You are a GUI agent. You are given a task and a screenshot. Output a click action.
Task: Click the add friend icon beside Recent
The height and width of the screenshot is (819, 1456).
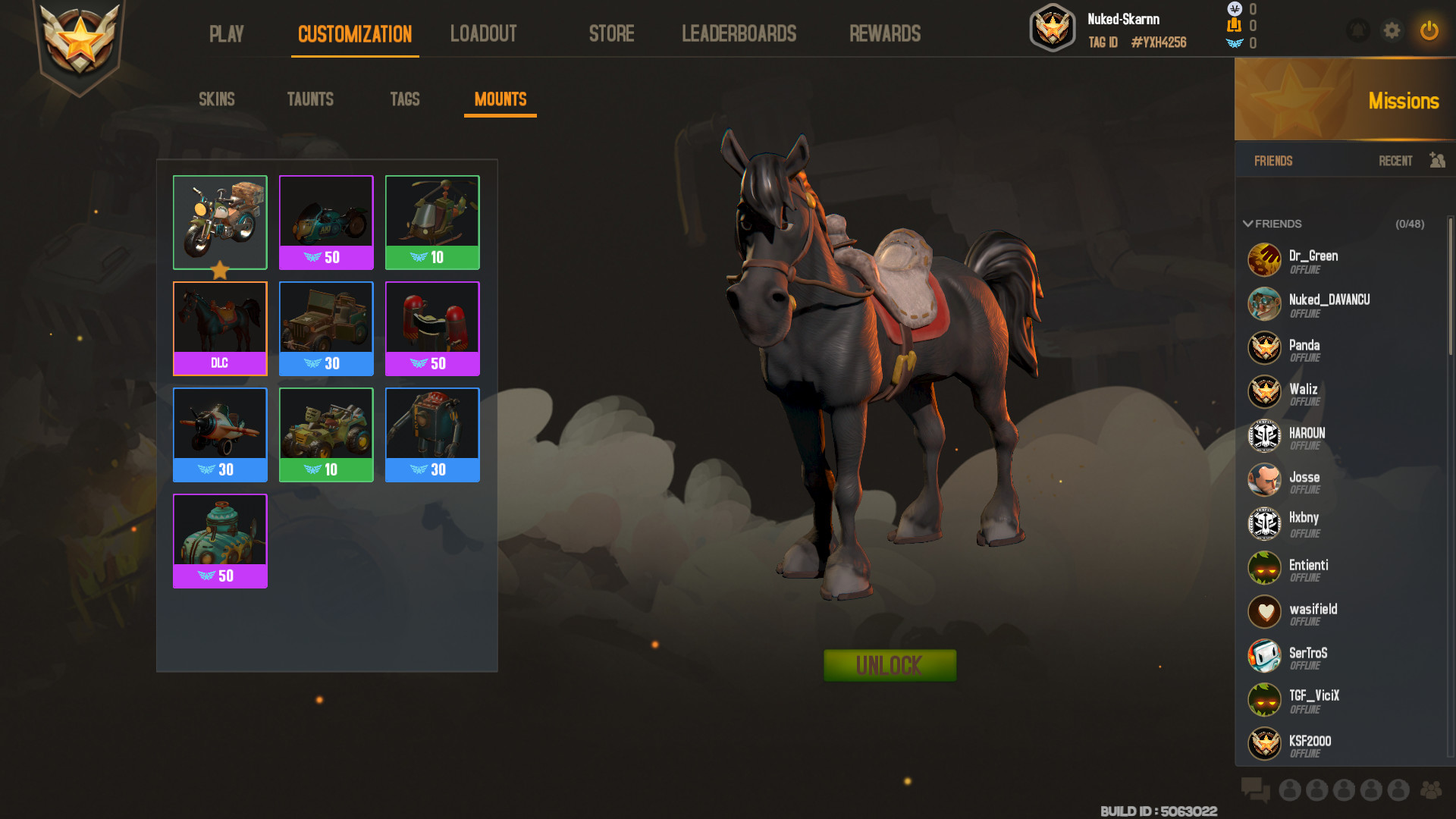(x=1437, y=161)
